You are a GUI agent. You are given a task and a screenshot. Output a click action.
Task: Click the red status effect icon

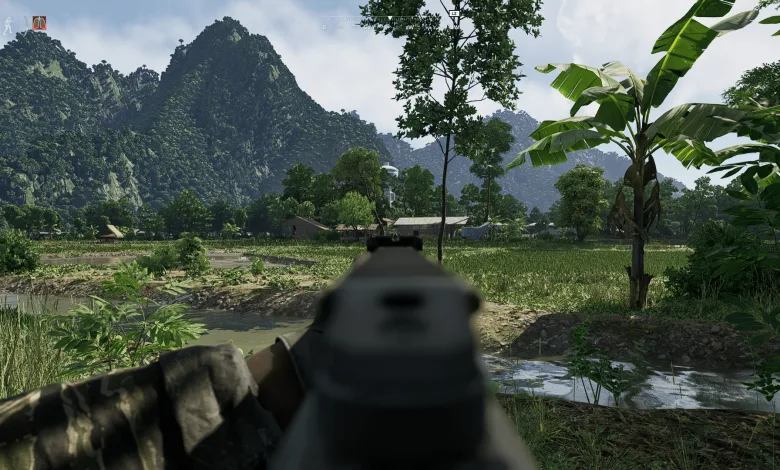coord(39,23)
